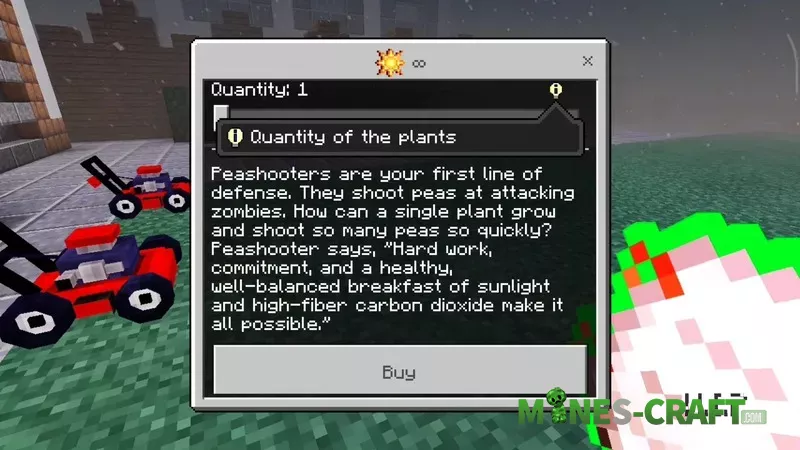This screenshot has width=800, height=450.
Task: Click the quantity slider handle
Action: [221, 114]
